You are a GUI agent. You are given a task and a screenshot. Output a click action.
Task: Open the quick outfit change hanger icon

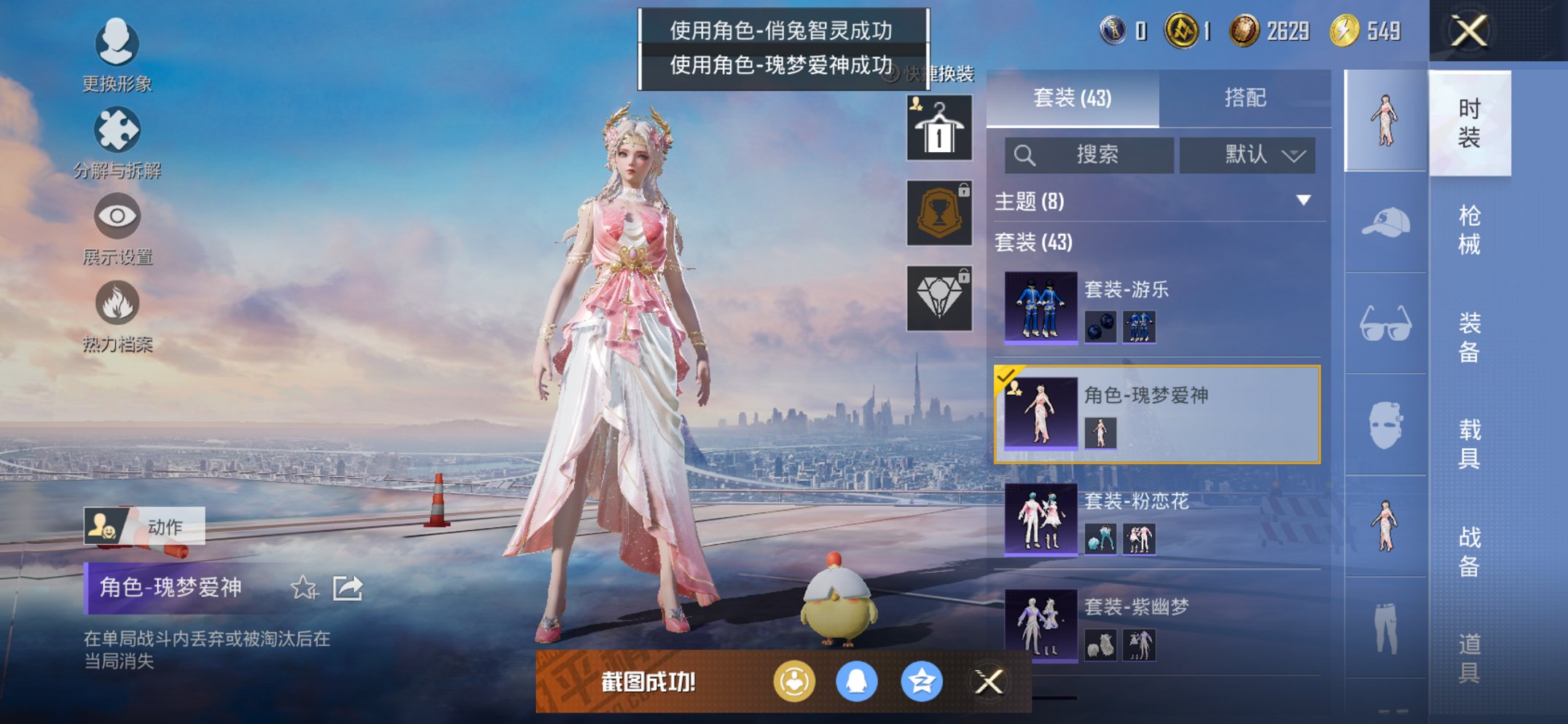pyautogui.click(x=940, y=128)
